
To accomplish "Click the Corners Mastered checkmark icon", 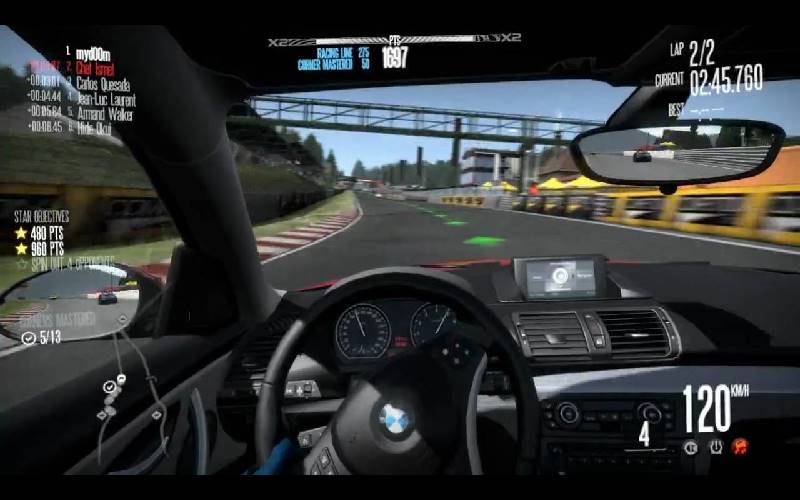I will 27,338.
